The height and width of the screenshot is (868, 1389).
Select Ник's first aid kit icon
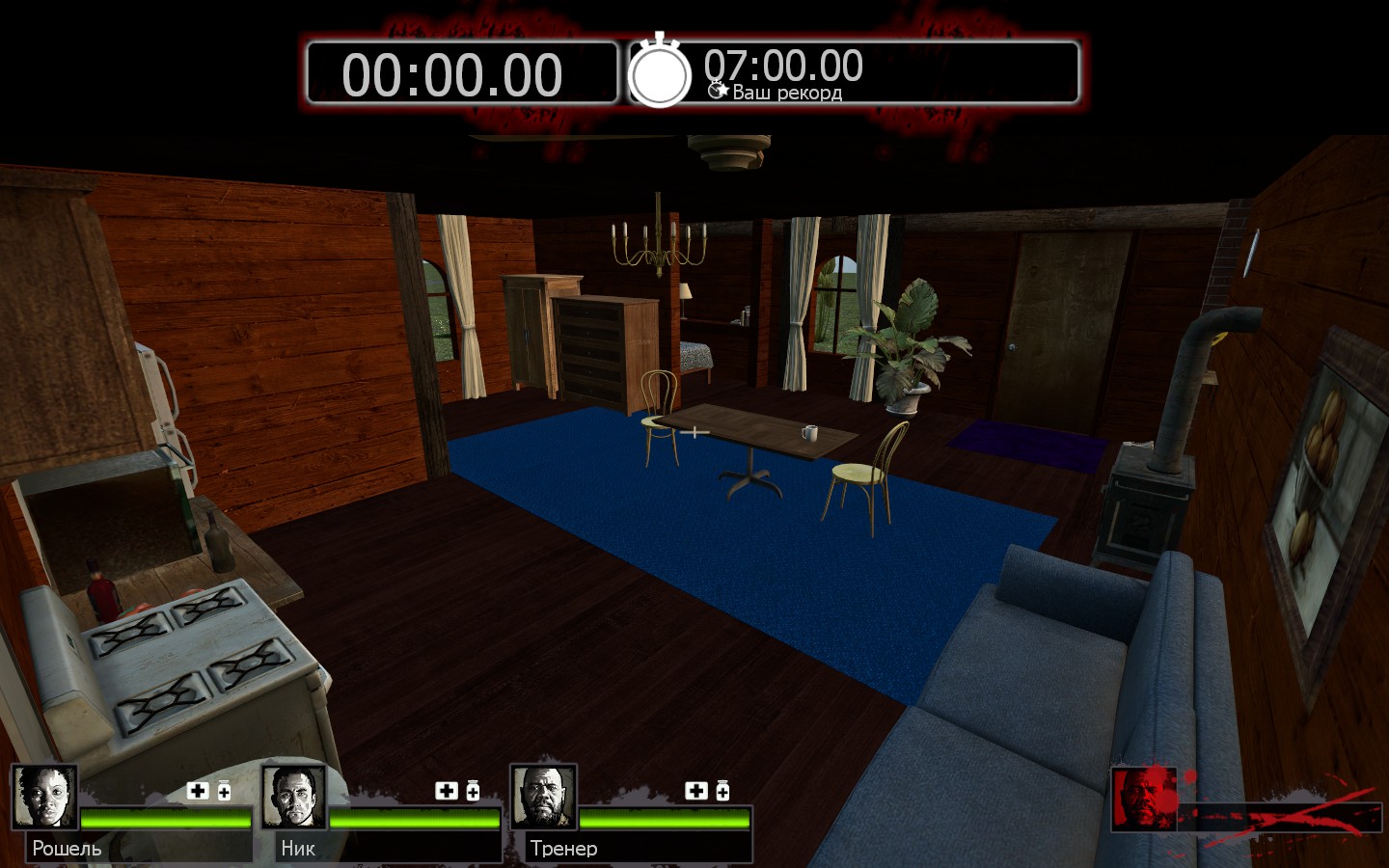[x=447, y=791]
